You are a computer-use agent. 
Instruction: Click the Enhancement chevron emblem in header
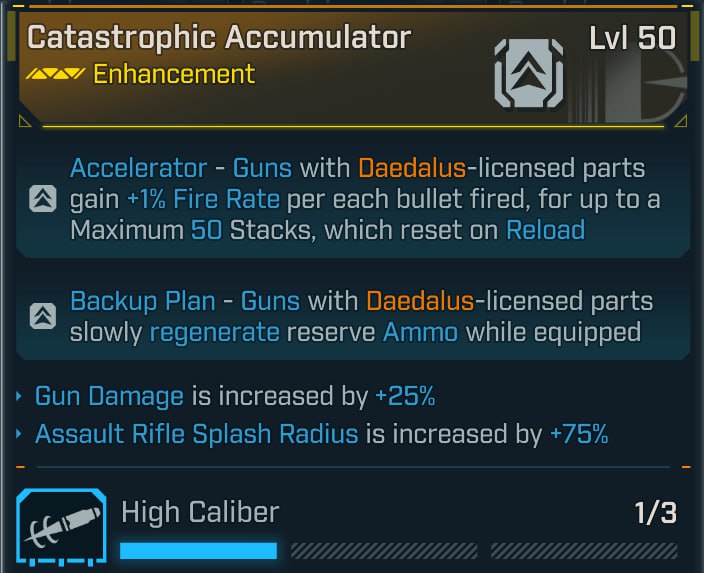point(528,72)
